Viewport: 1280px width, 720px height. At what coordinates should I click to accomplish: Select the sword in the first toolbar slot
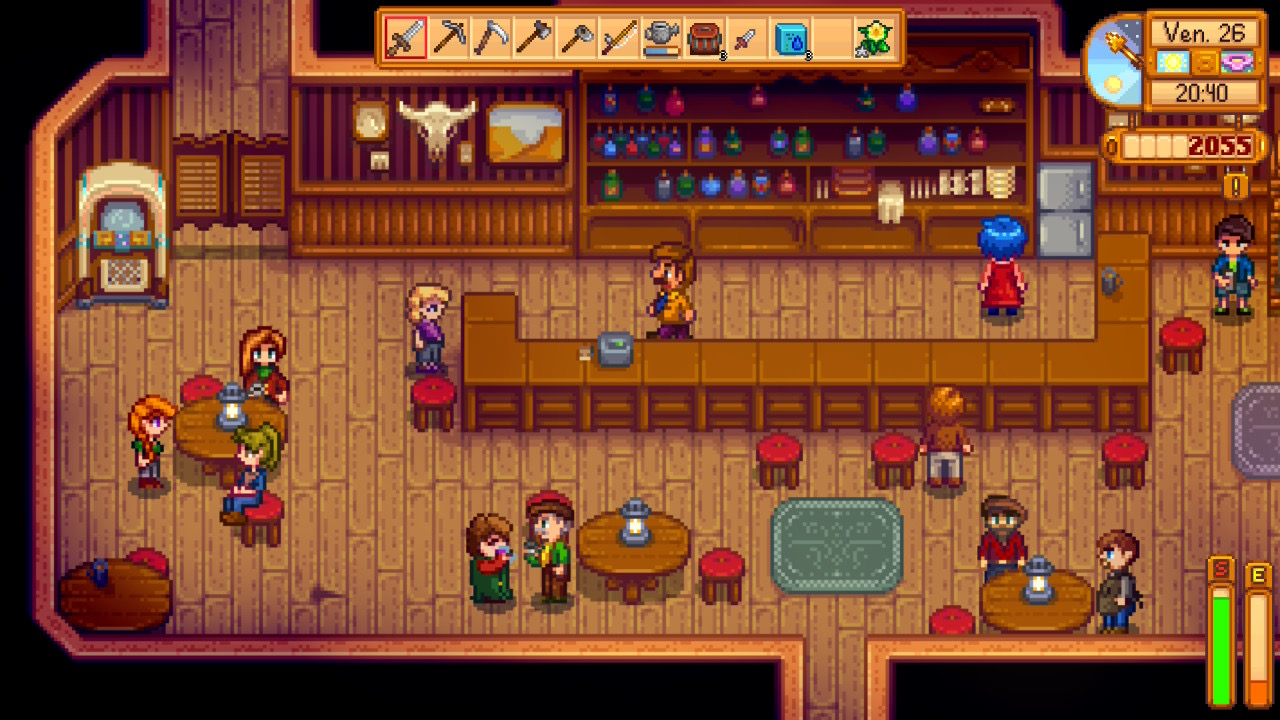(x=405, y=37)
